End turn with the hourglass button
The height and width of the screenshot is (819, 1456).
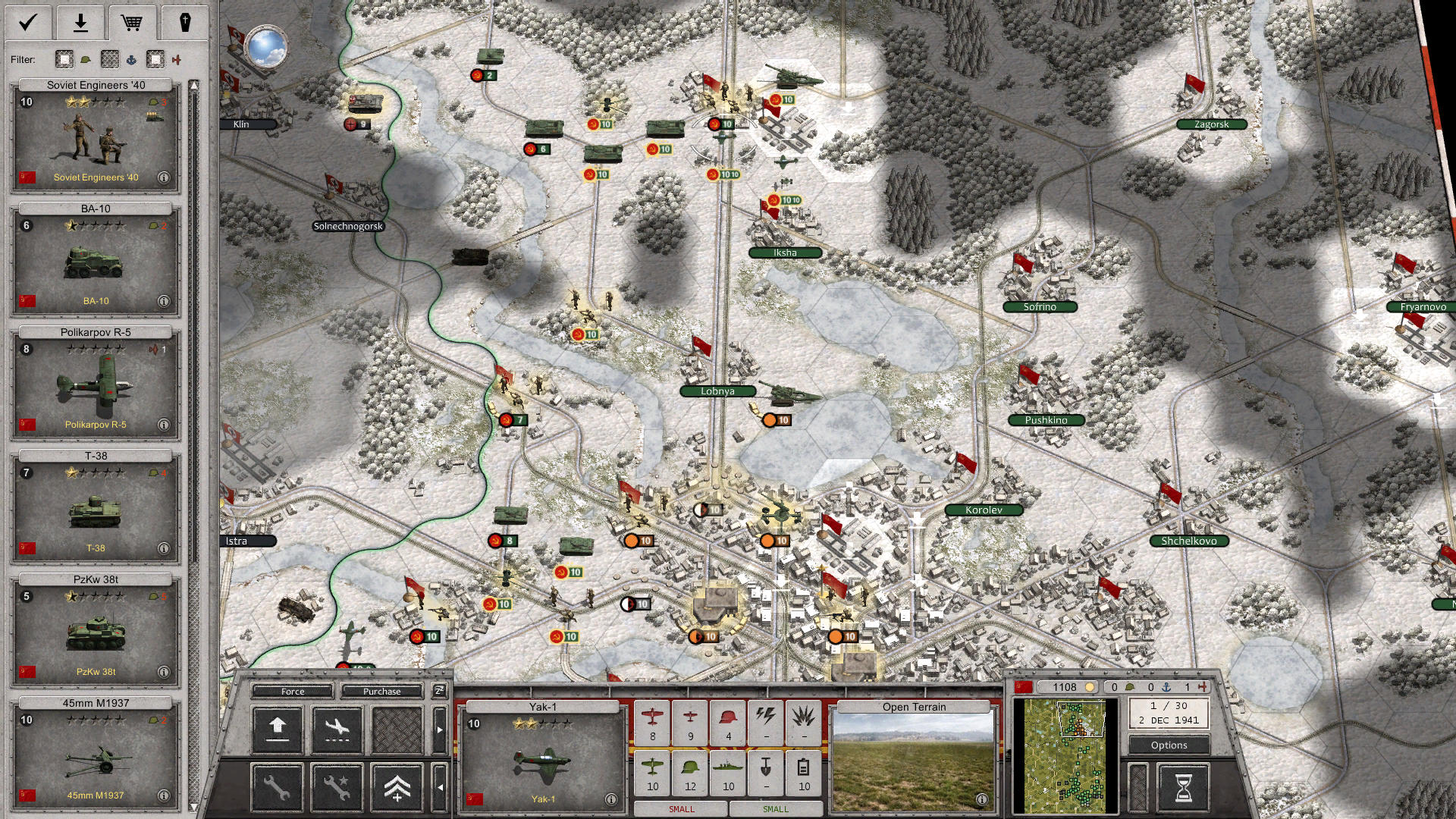coord(1183,788)
